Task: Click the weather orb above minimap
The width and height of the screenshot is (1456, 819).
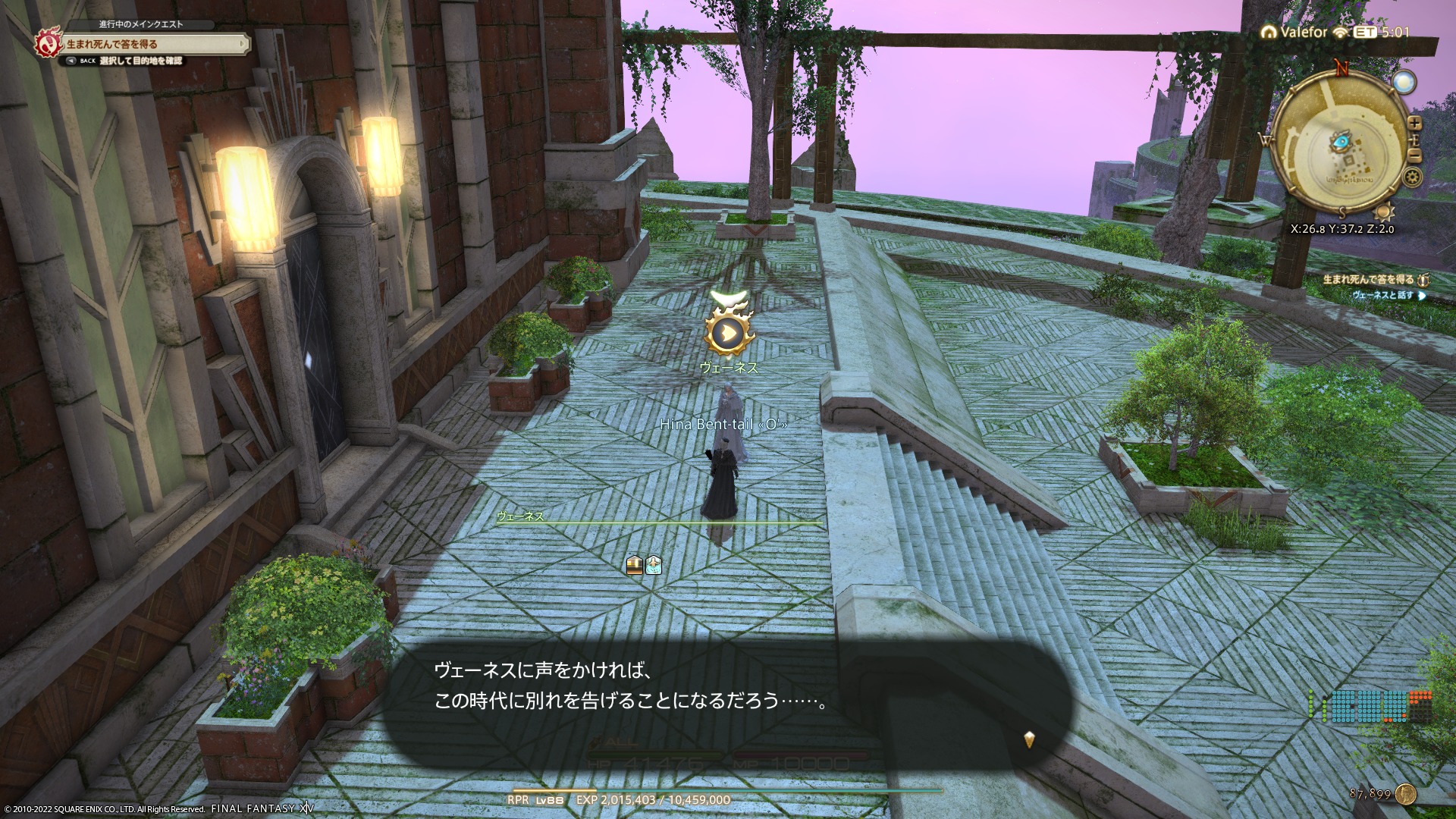Action: (1404, 82)
